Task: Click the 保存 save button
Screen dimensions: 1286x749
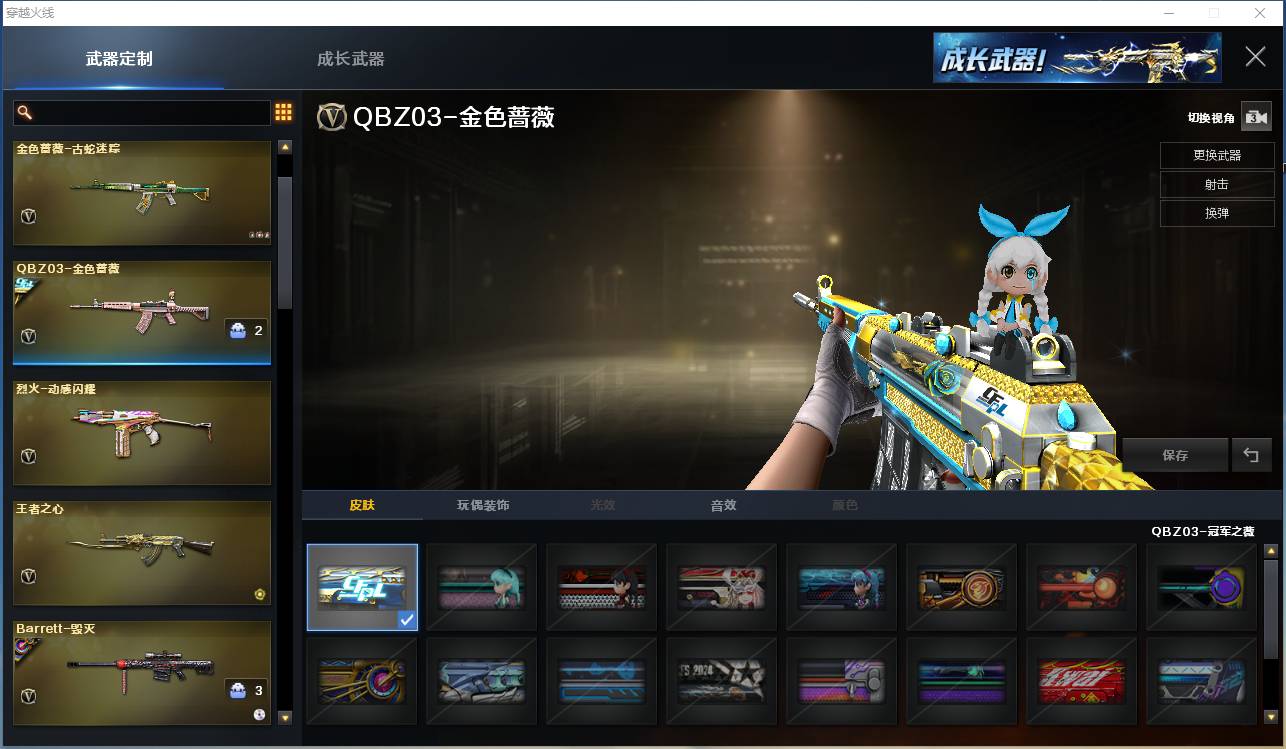Action: 1175,455
